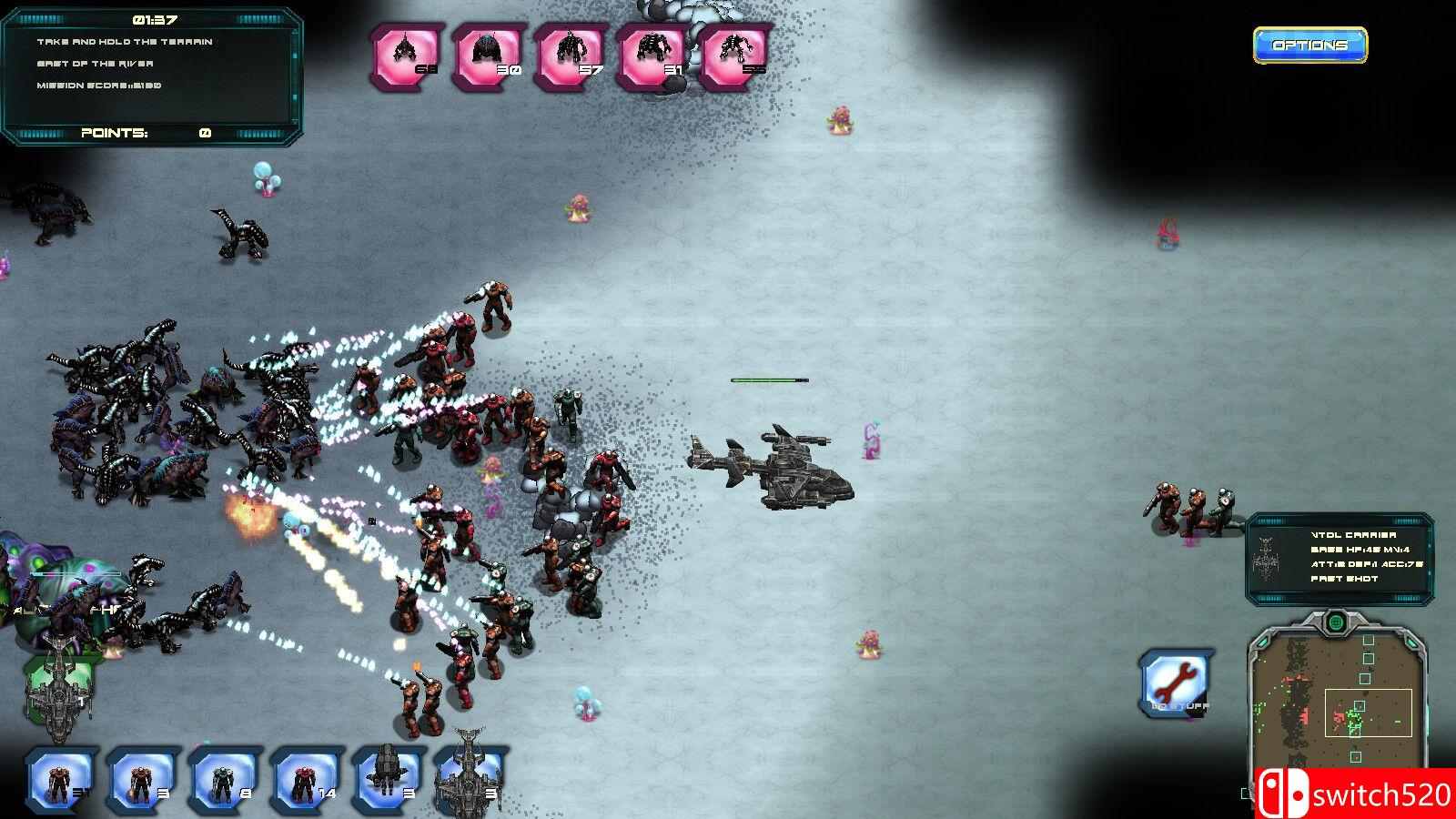Click the VTOL Carrier silhouette in info panel
The width and height of the screenshot is (1456, 819).
click(1268, 558)
